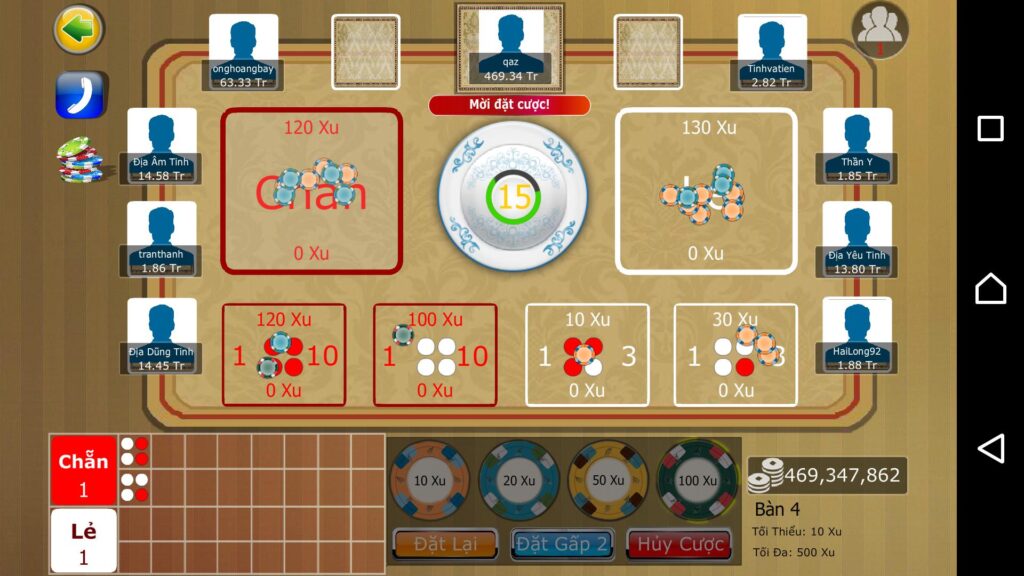Viewport: 1024px width, 576px height.
Task: Open HaiLong92's player profile
Action: (x=857, y=333)
